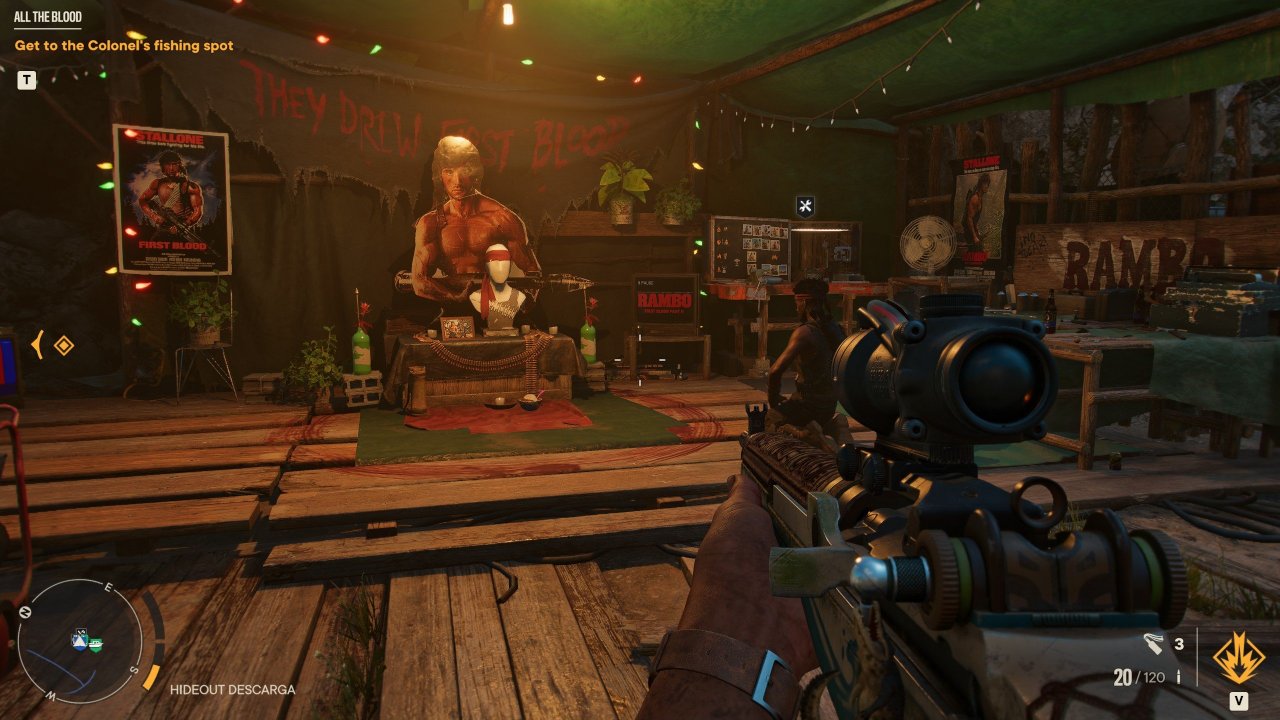The width and height of the screenshot is (1280, 720).
Task: Open the HIDEOUT DESCARGA location label
Action: [x=233, y=689]
